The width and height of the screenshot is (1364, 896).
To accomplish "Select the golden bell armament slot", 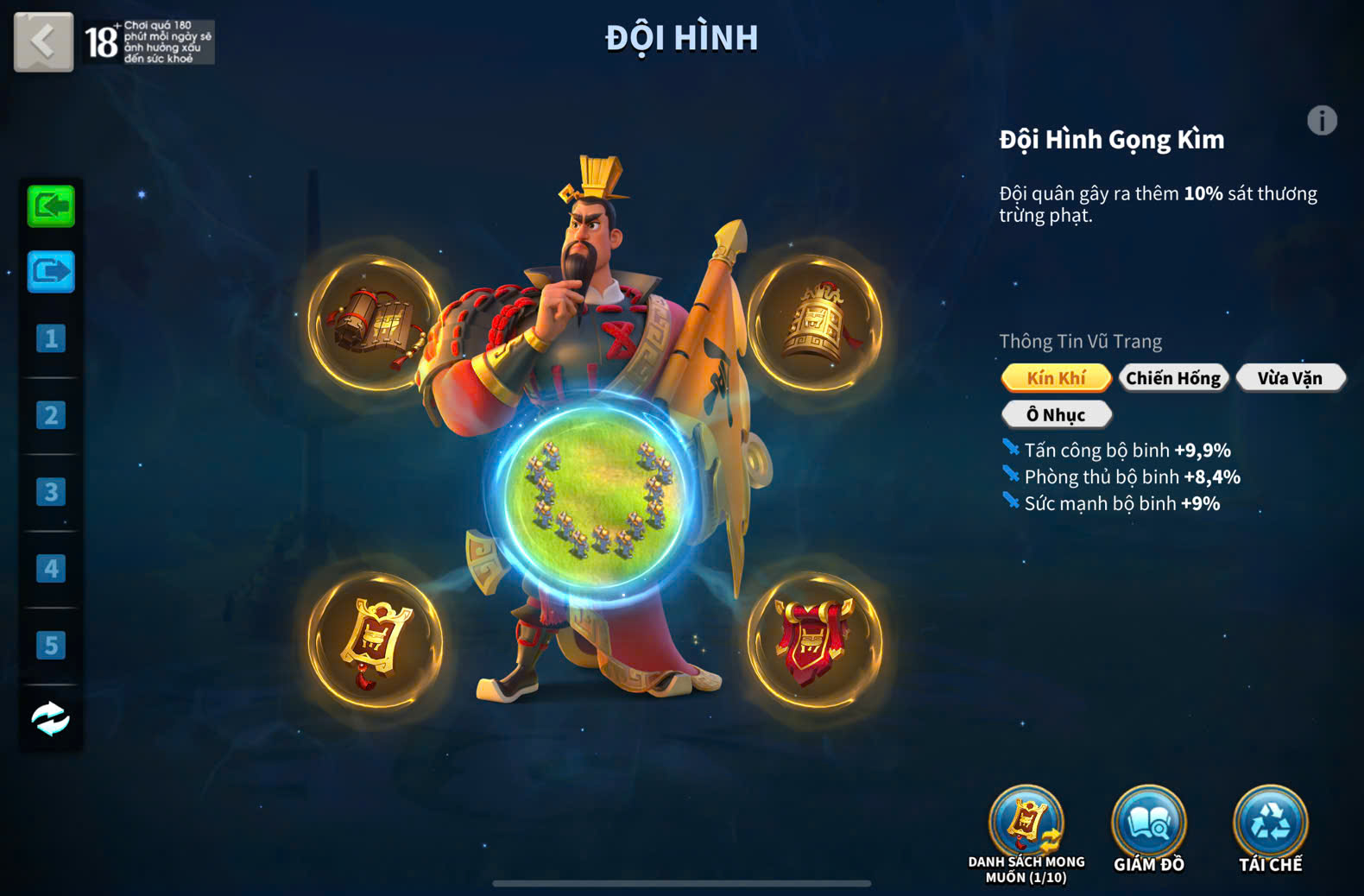I will 814,323.
